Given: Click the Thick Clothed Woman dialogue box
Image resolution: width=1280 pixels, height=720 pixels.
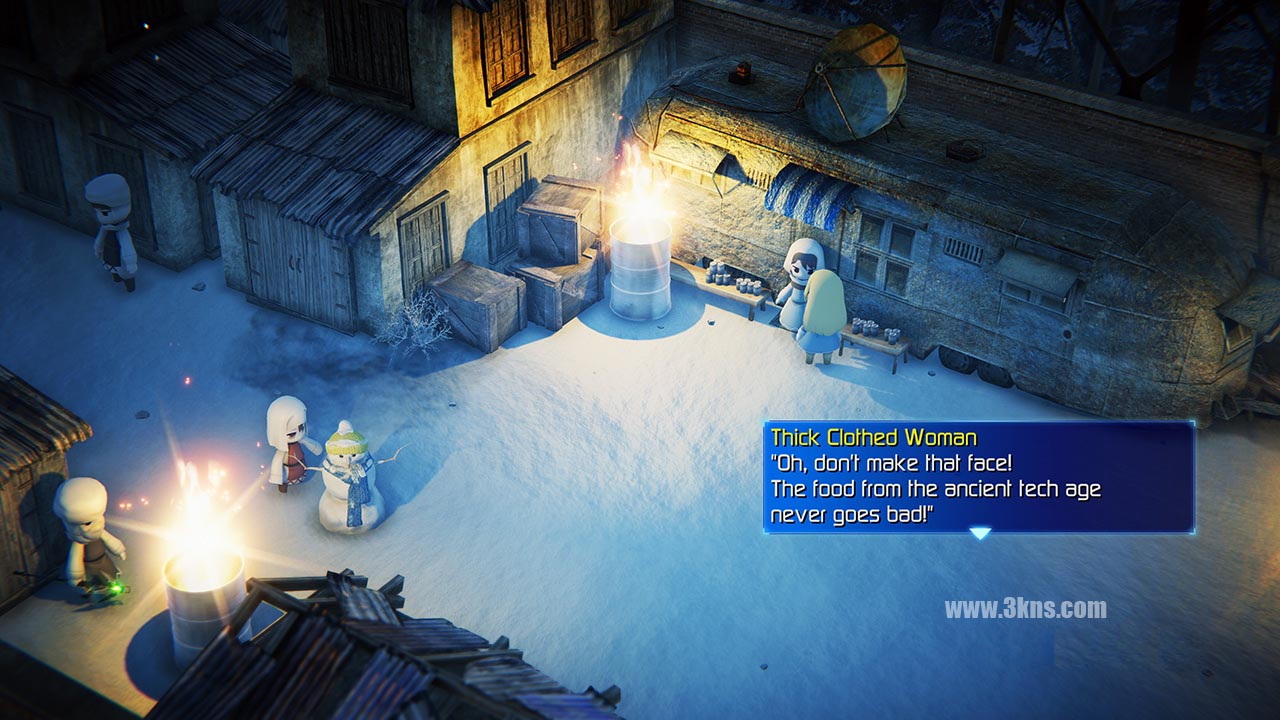Looking at the screenshot, I should point(978,477).
